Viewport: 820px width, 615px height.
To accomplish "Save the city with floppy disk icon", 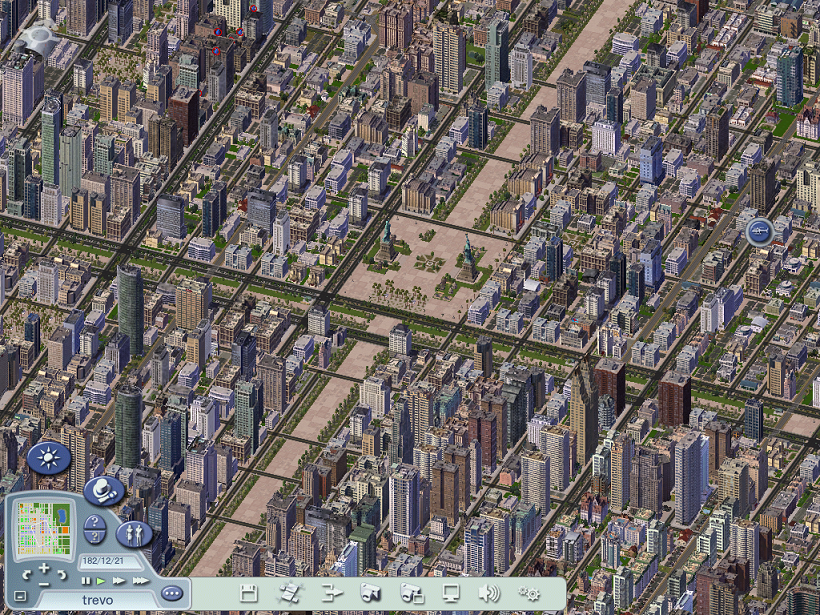I will (249, 592).
